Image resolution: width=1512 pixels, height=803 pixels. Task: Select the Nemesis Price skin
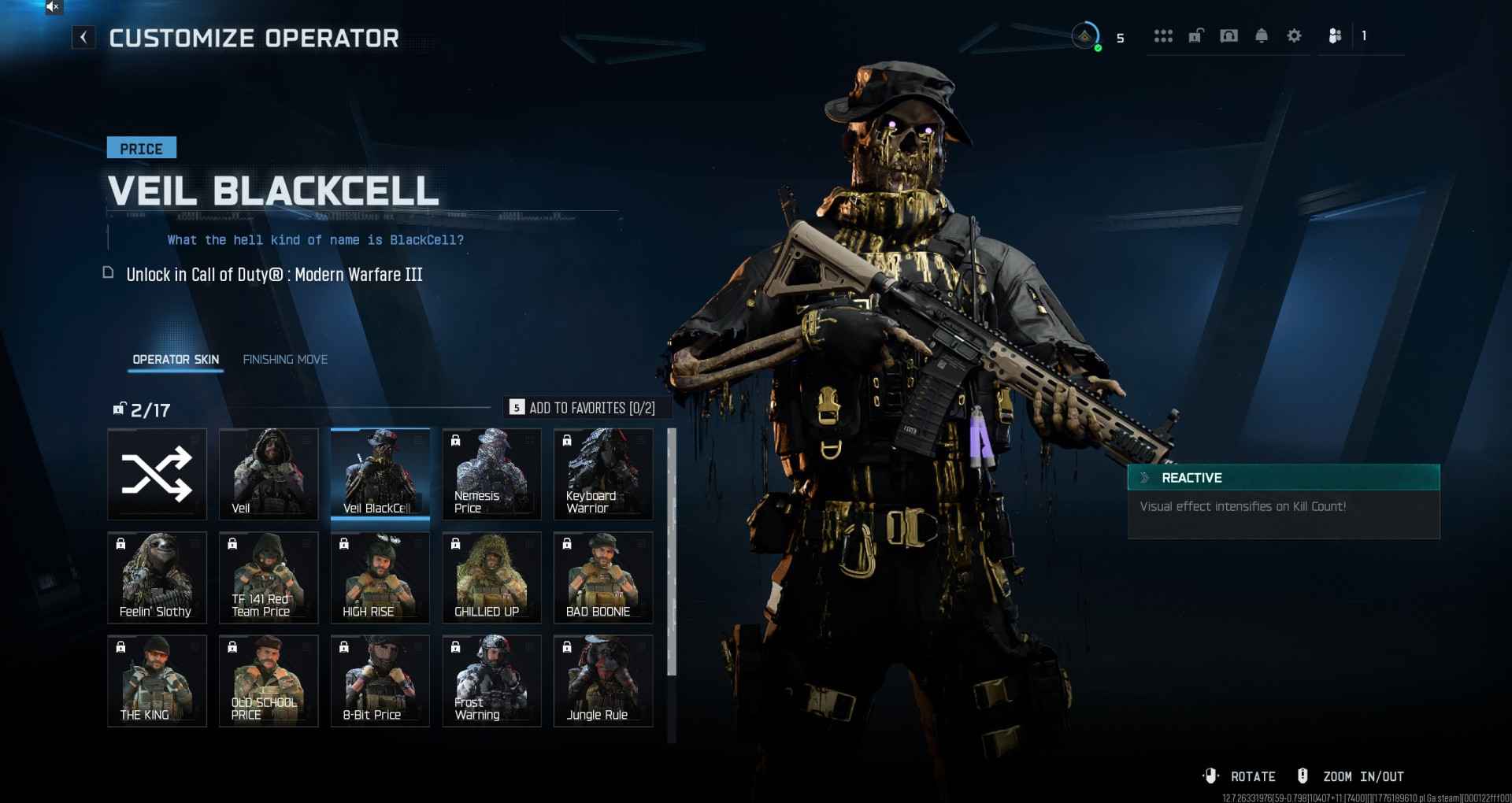tap(492, 474)
